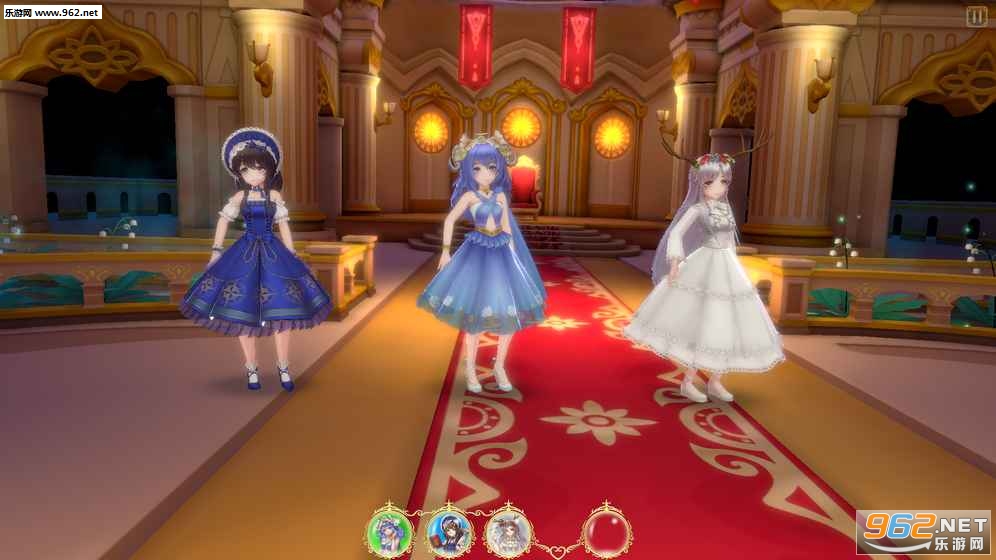
Task: Tap the empty red orb slot
Action: [607, 531]
